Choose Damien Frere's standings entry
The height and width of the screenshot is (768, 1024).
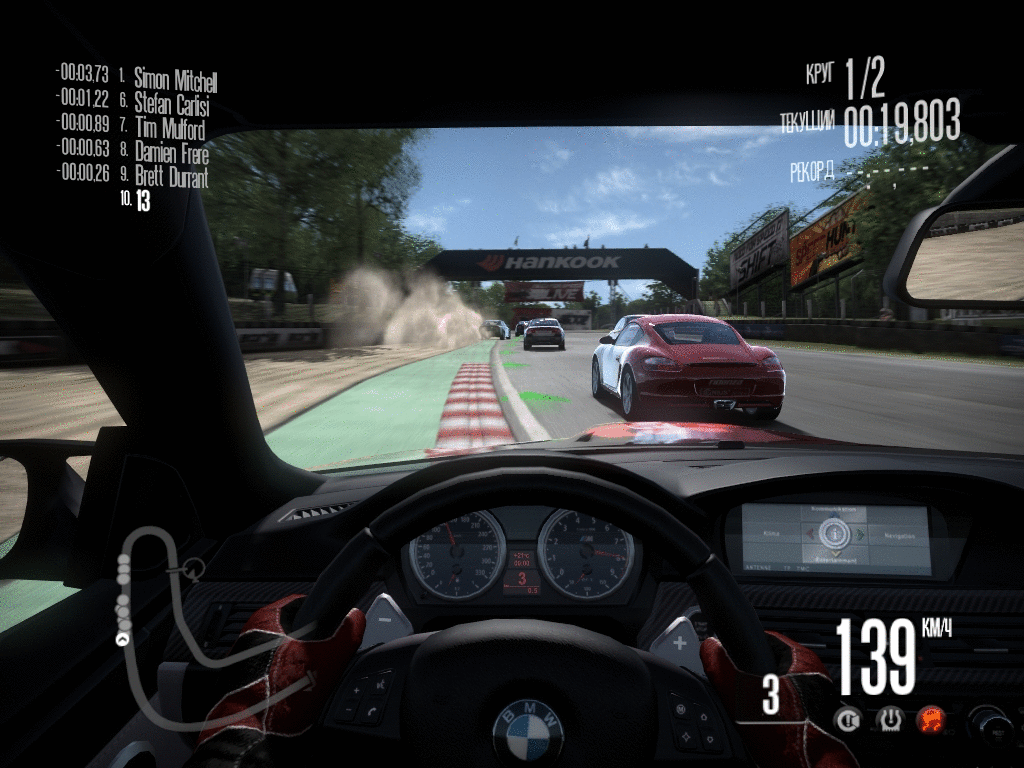point(171,154)
